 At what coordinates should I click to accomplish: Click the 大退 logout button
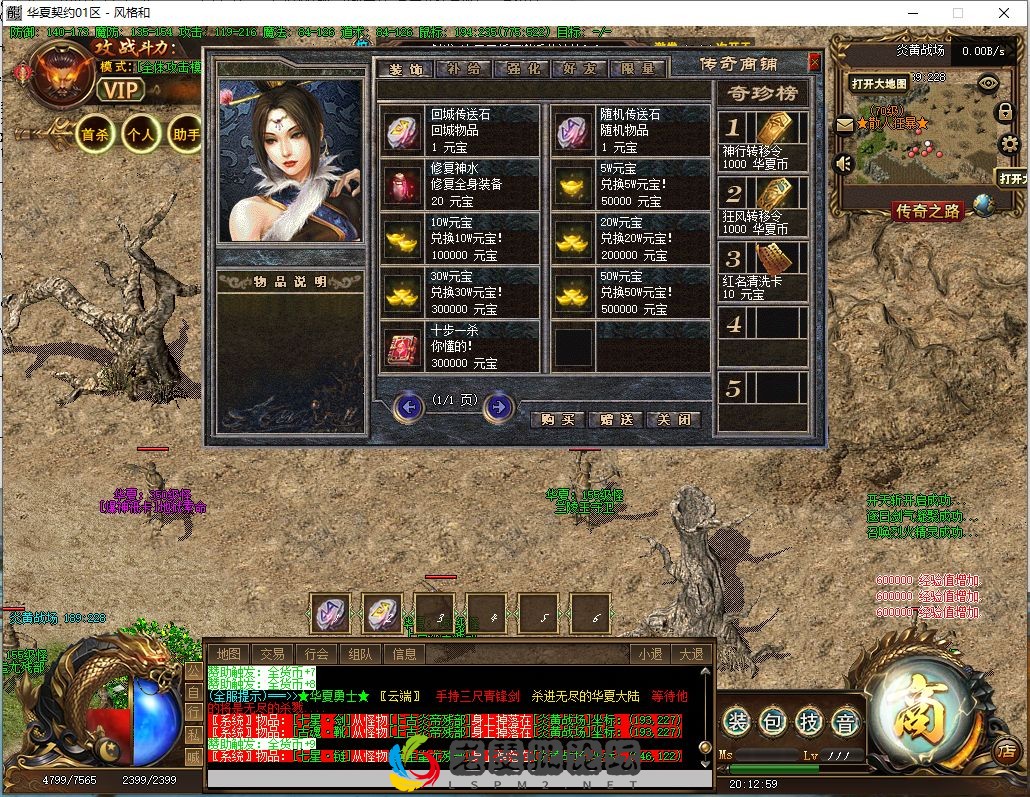[x=691, y=654]
